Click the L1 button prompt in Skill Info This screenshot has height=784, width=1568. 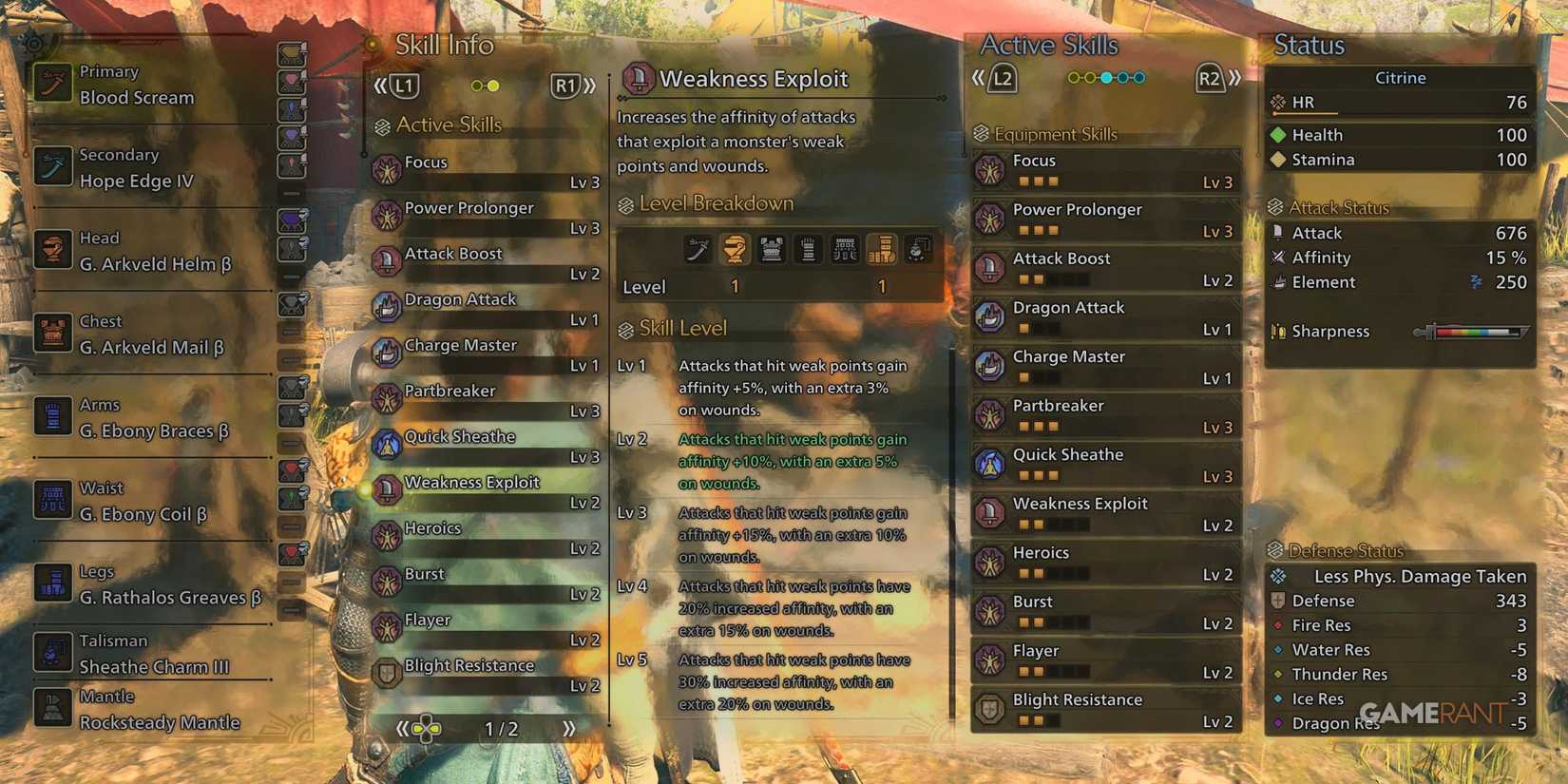[403, 85]
